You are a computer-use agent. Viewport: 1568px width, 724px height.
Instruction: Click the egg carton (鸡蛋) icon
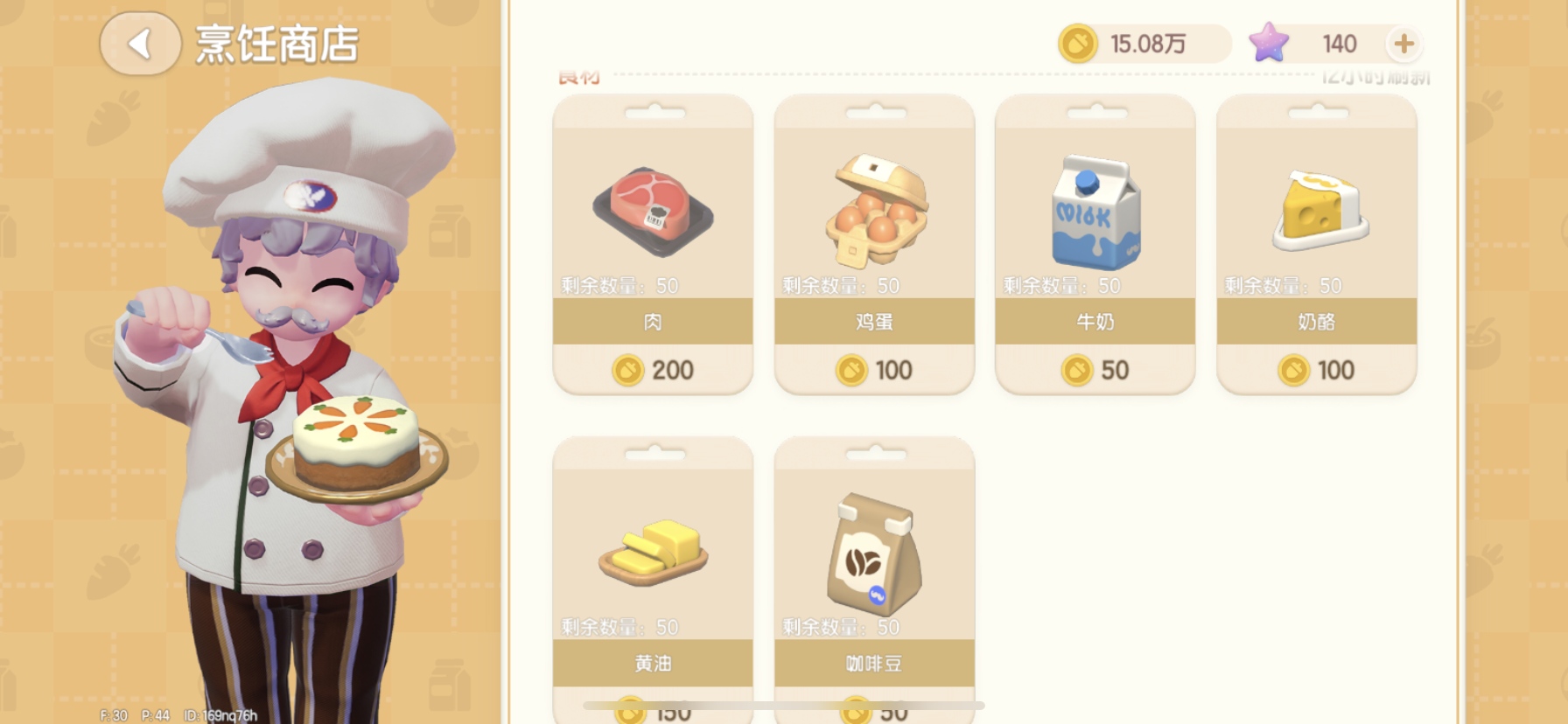(873, 210)
